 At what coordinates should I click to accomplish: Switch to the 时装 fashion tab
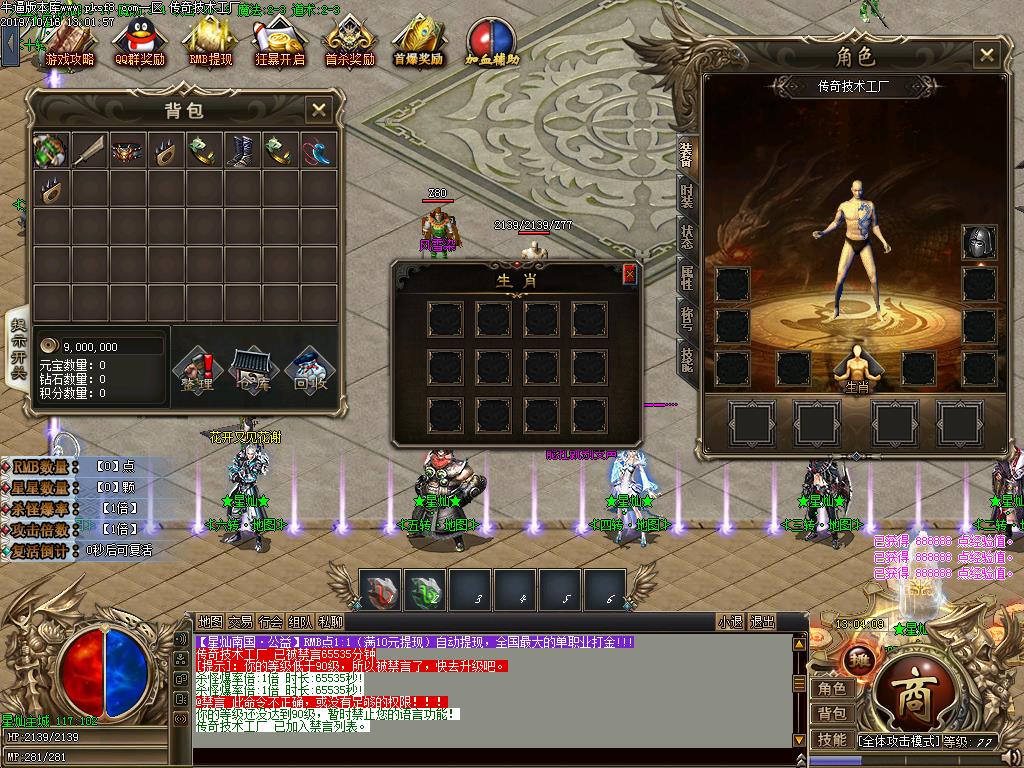688,193
